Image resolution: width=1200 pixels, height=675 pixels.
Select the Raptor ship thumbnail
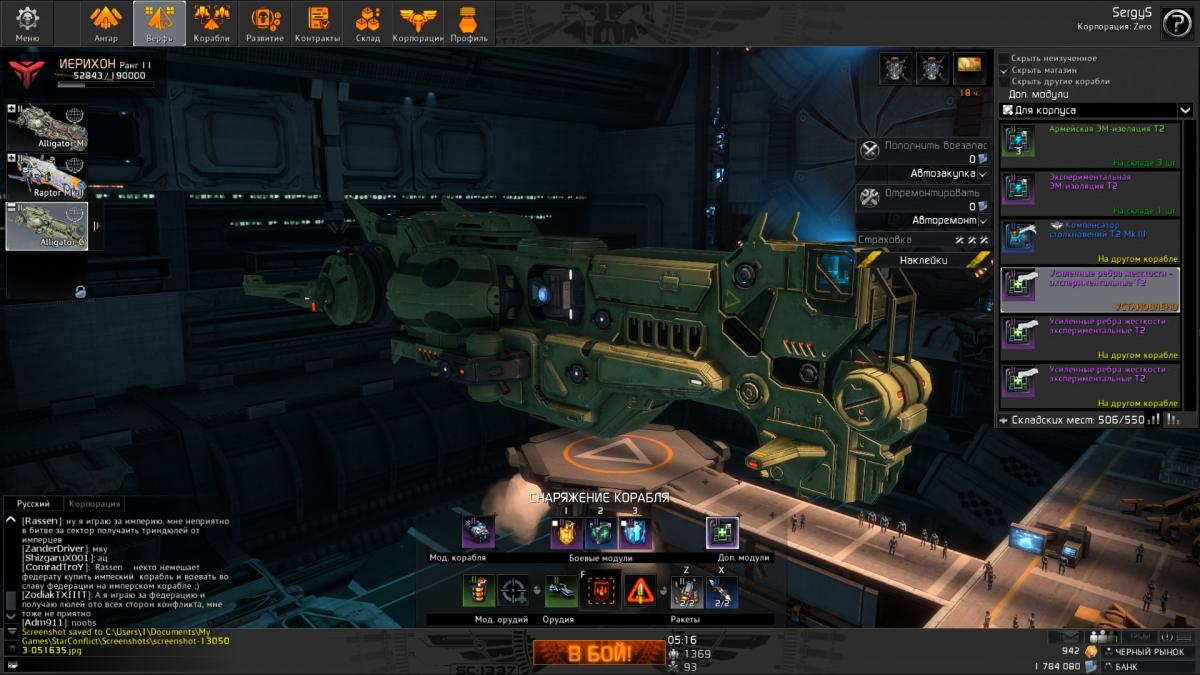click(x=47, y=177)
